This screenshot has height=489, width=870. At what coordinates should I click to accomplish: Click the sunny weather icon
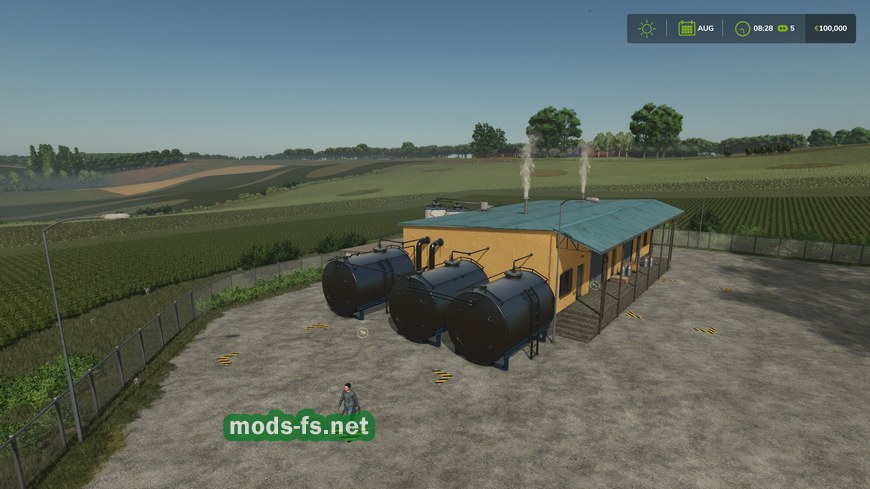point(647,28)
